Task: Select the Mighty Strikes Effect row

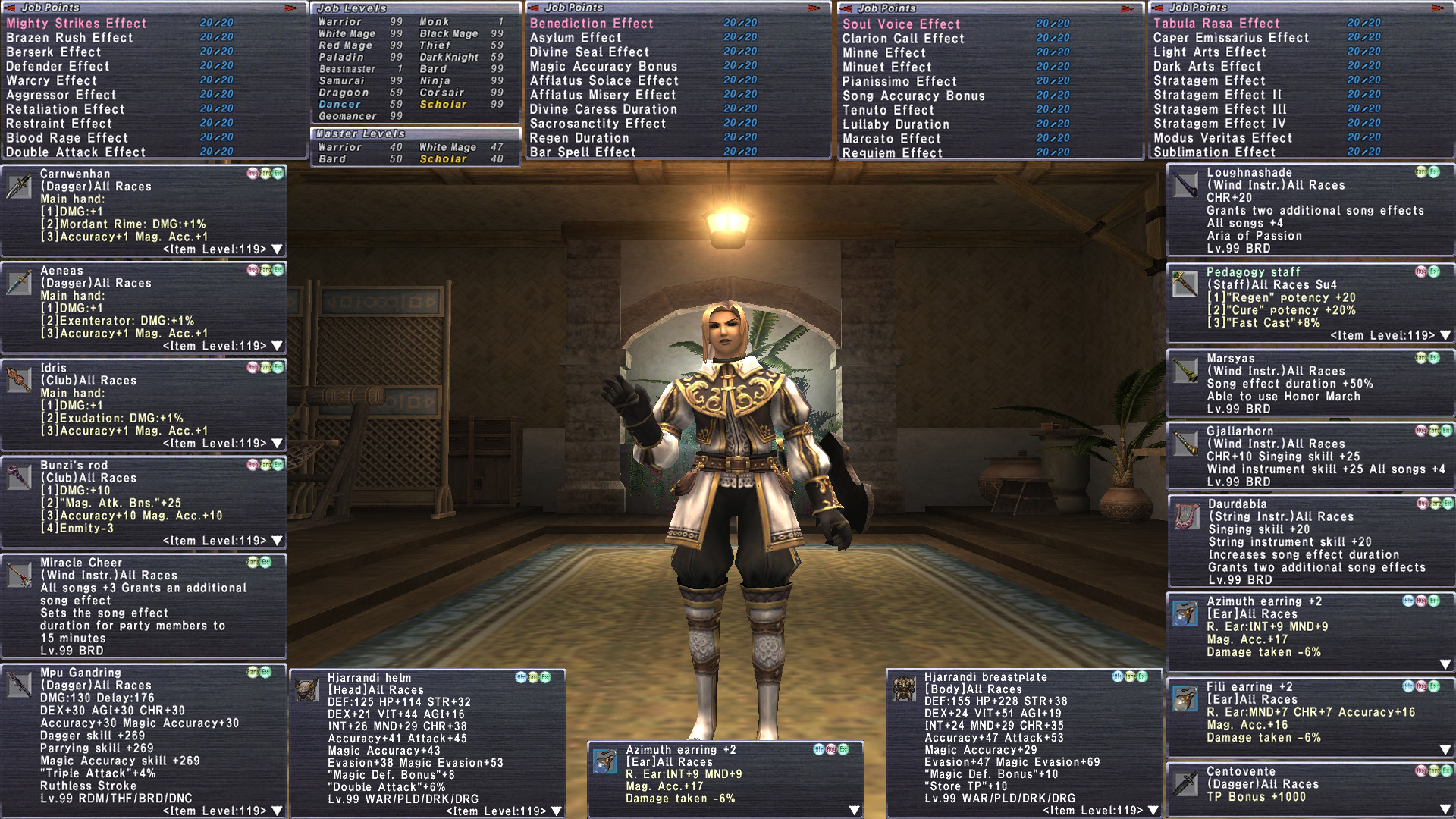Action: 77,24
